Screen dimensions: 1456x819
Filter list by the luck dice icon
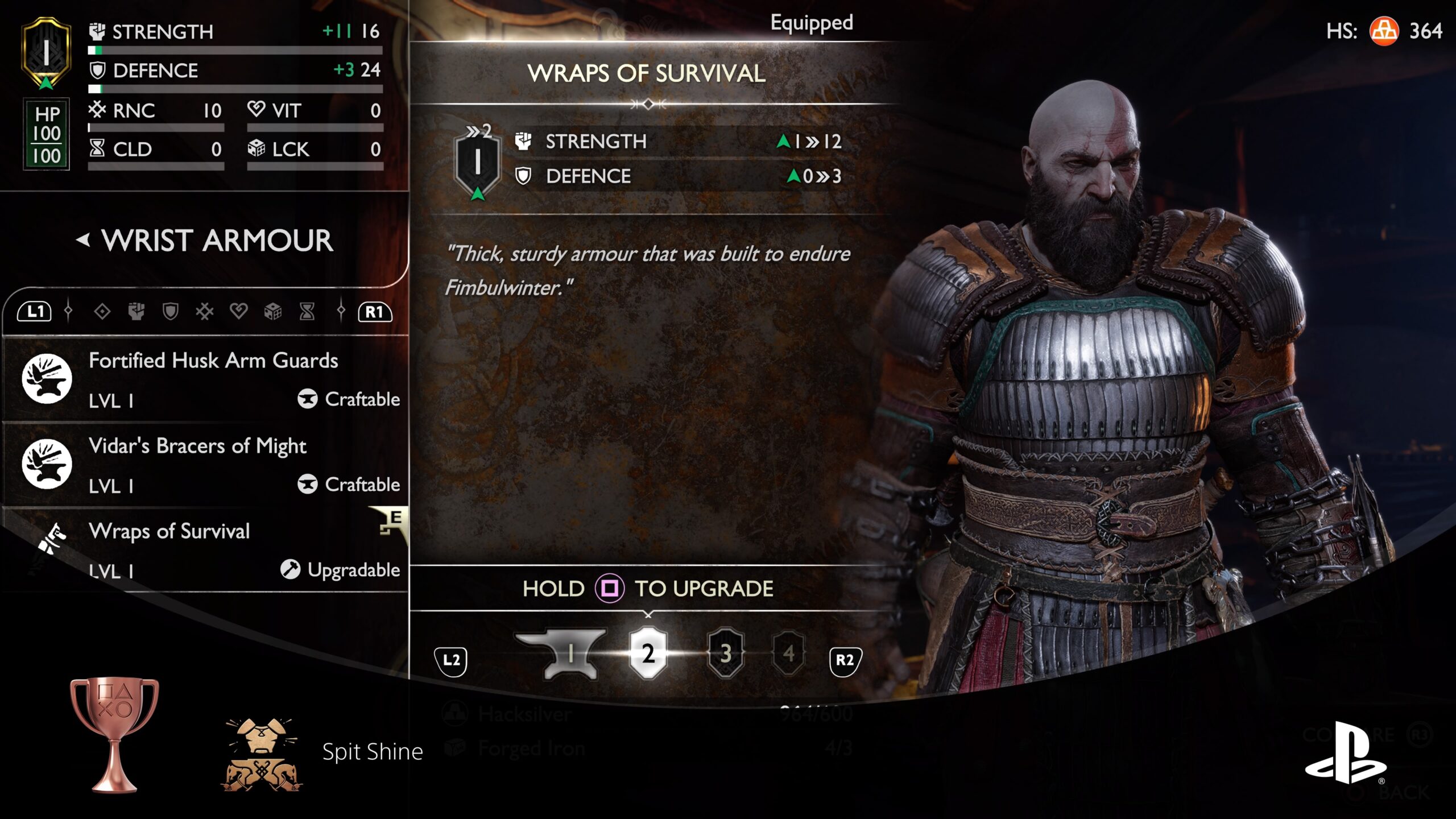[x=273, y=311]
